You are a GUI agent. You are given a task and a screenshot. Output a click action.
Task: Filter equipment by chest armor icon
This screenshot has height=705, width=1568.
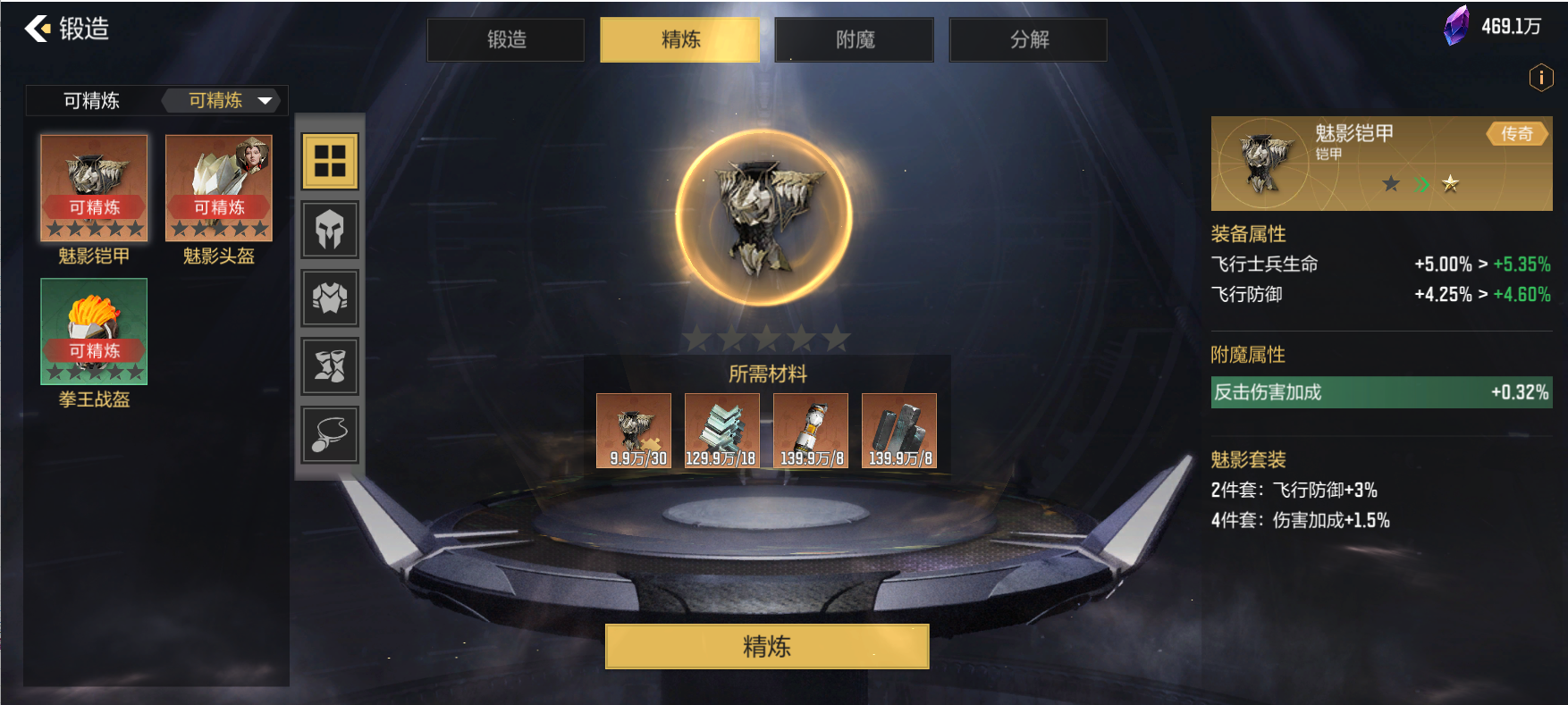330,298
